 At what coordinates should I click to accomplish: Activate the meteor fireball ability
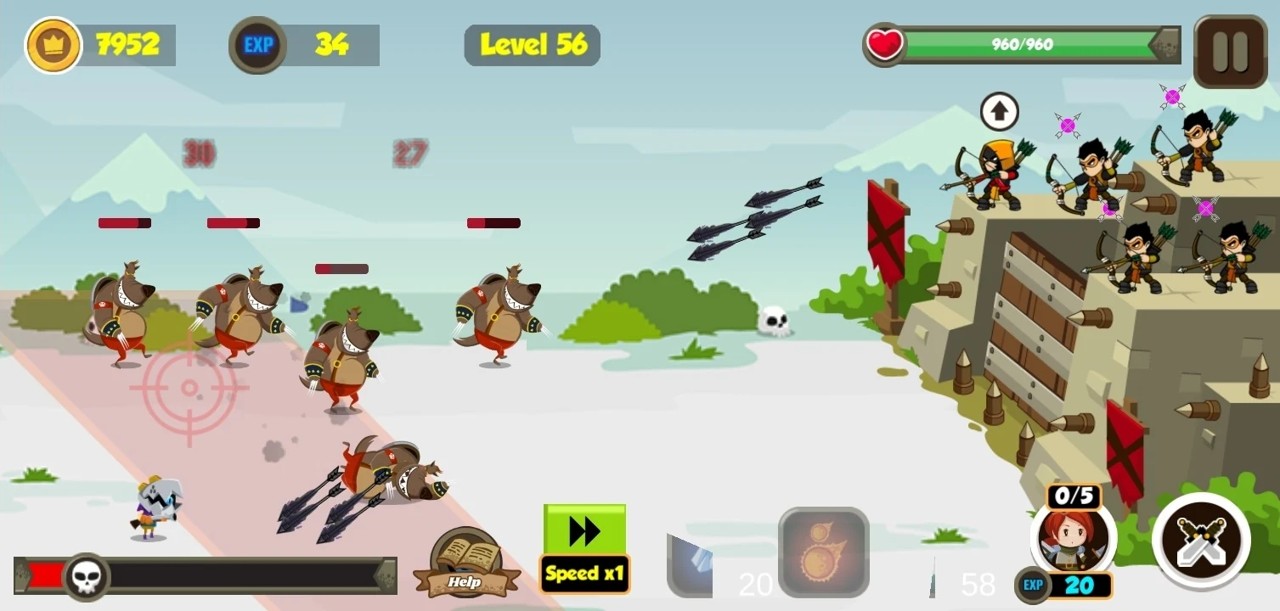pyautogui.click(x=823, y=552)
